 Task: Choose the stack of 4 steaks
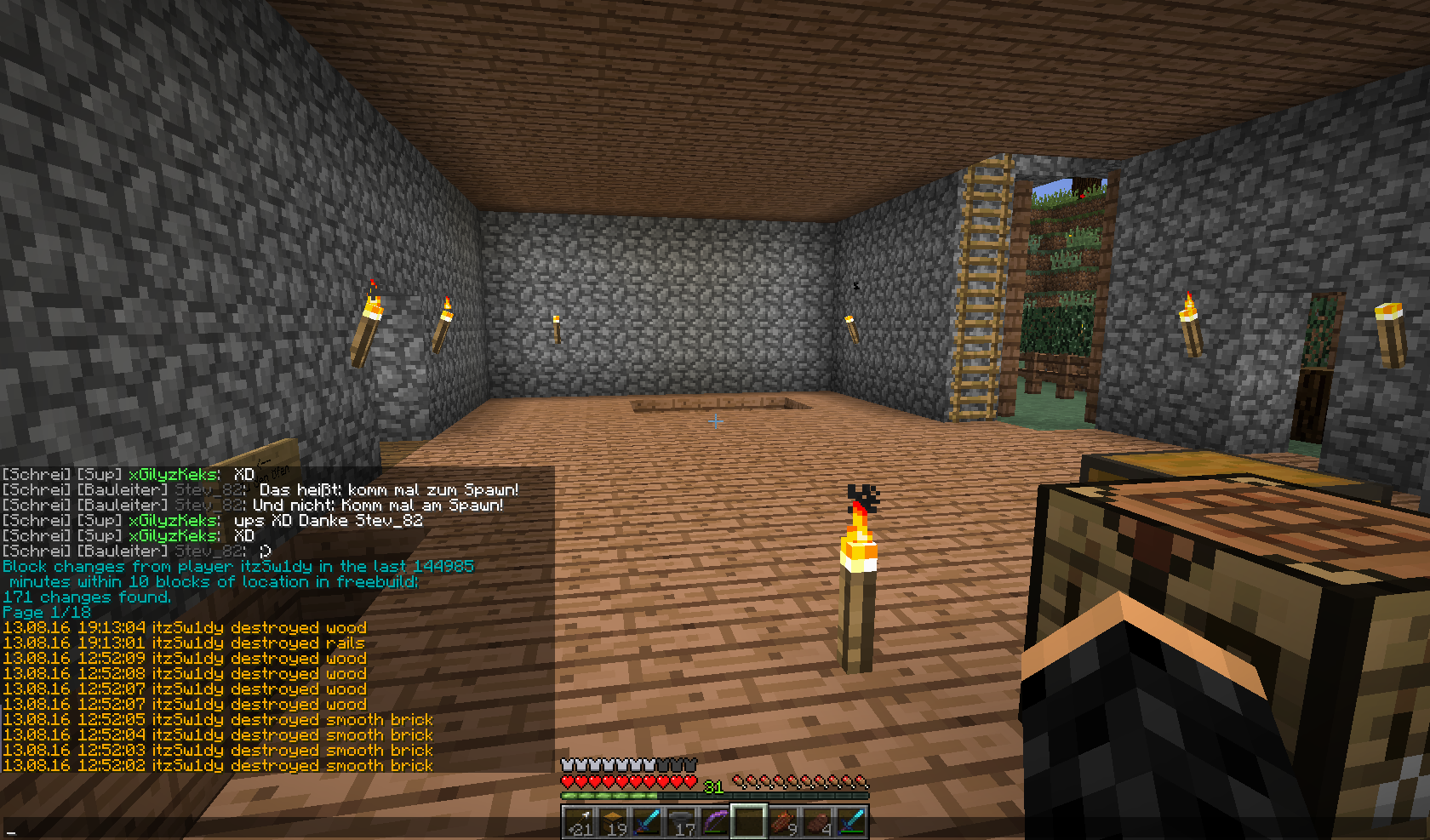(x=817, y=822)
